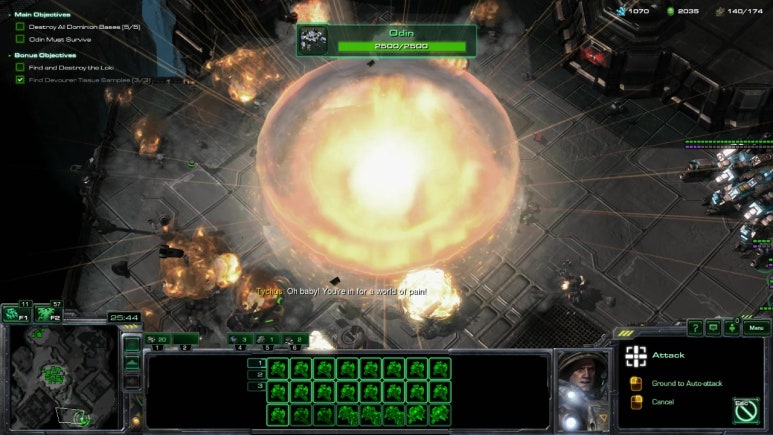The height and width of the screenshot is (435, 773).
Task: Switch to selection page 3
Action: point(261,385)
